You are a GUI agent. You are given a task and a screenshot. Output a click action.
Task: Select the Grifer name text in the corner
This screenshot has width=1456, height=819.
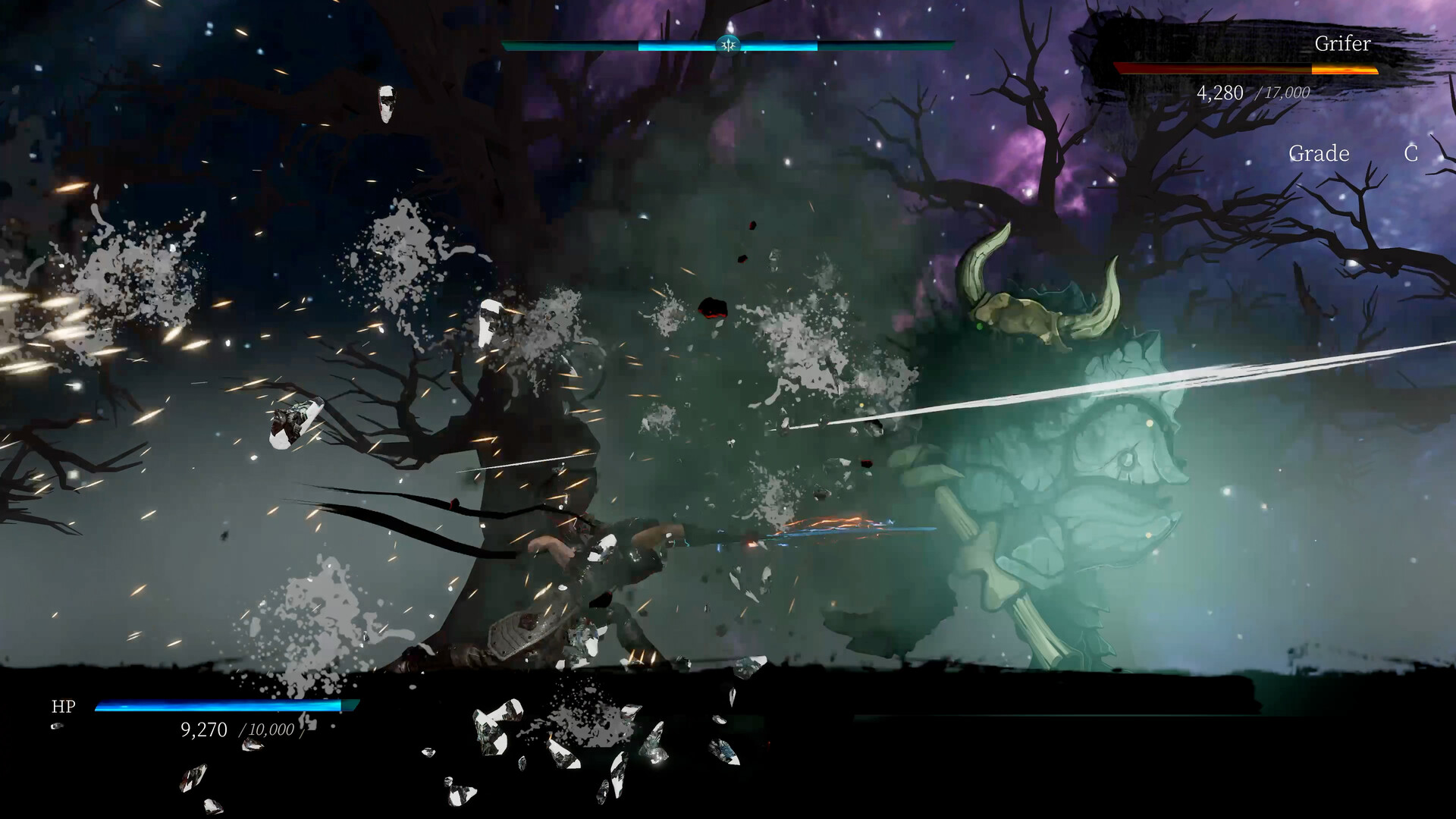coord(1342,45)
